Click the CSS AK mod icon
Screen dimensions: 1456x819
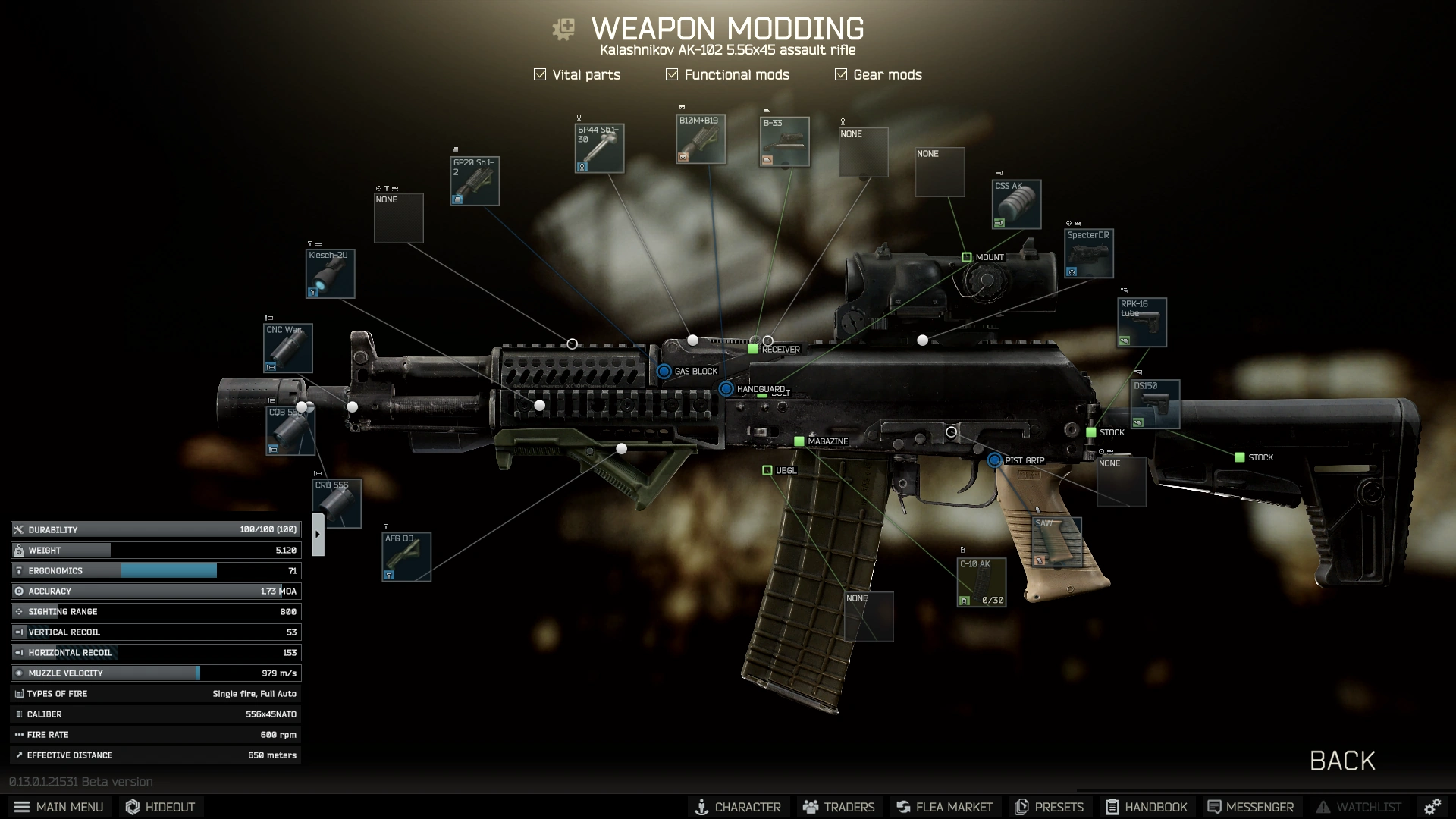pyautogui.click(x=1015, y=203)
